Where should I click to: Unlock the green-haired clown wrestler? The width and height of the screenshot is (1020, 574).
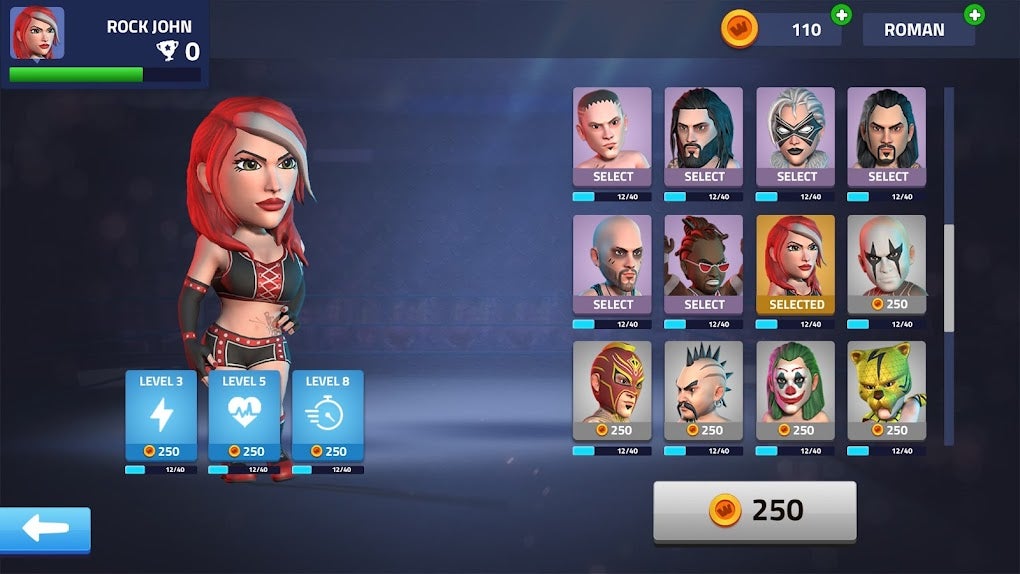(796, 391)
